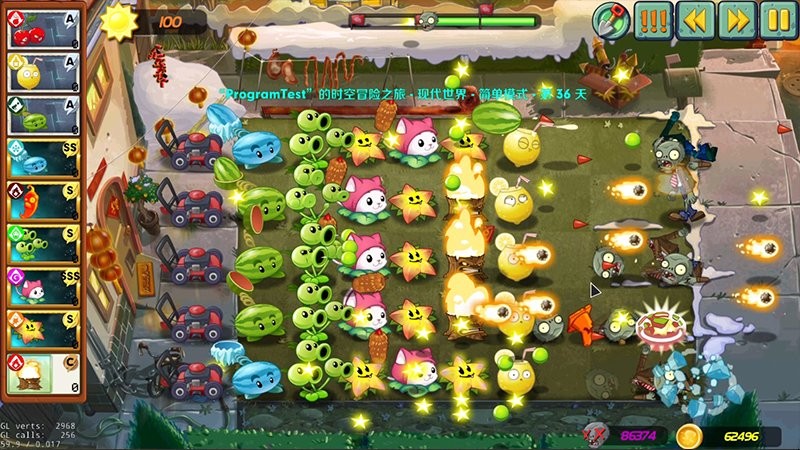Click the triple exclamation mark button

coord(653,19)
